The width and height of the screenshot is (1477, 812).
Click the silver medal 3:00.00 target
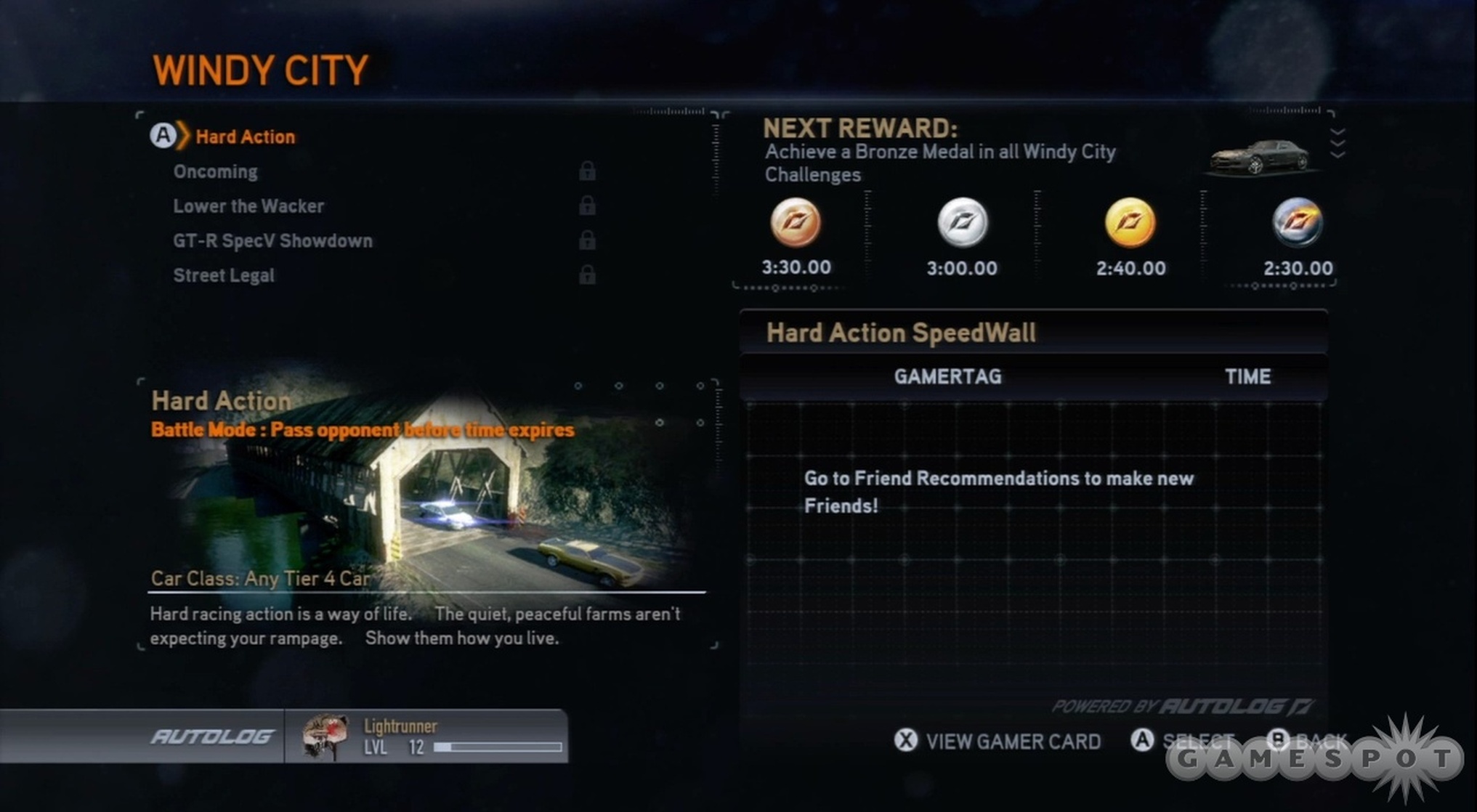962,222
